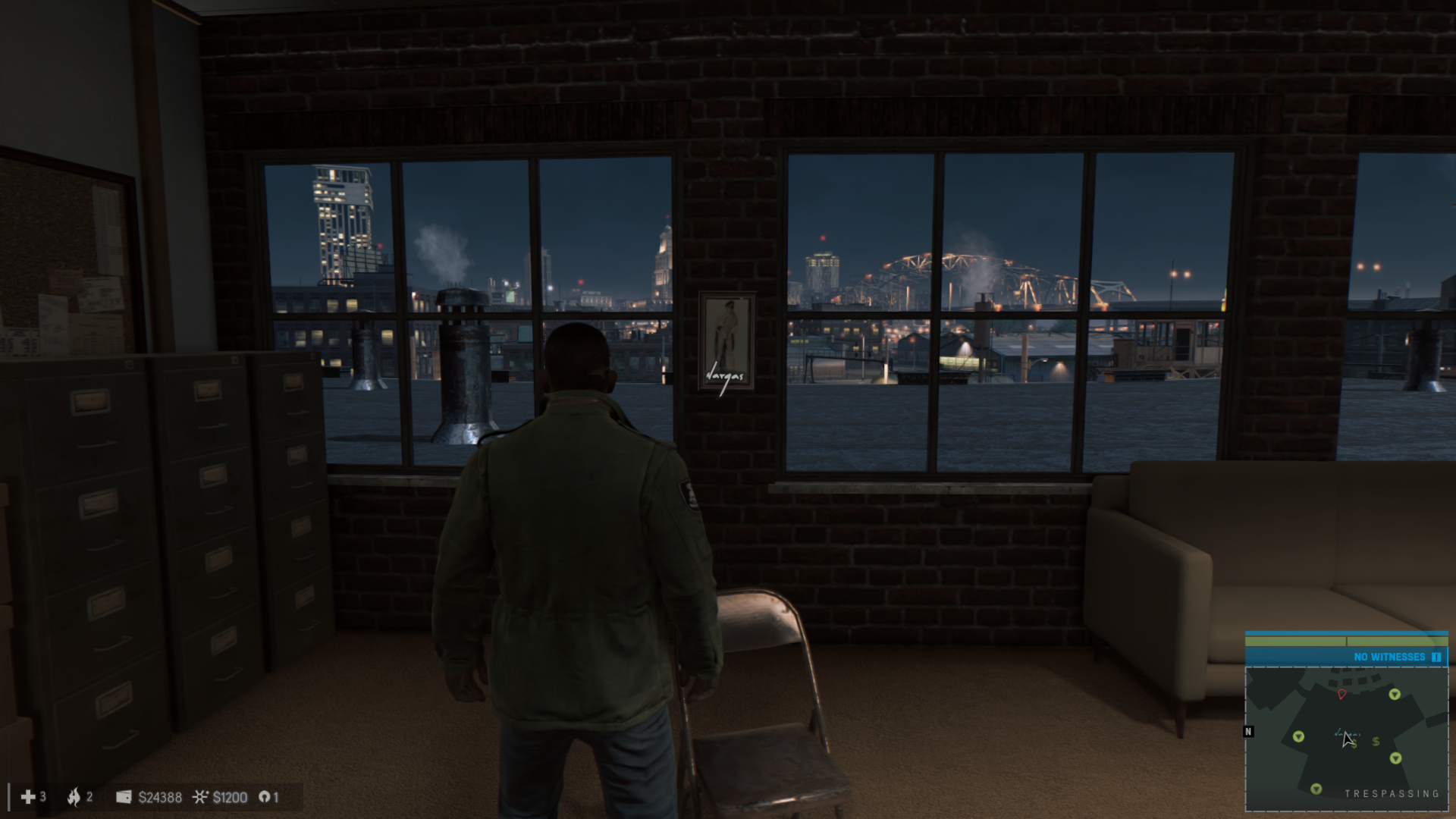Click the health cross icon in the HUD
The image size is (1456, 819).
click(x=27, y=797)
